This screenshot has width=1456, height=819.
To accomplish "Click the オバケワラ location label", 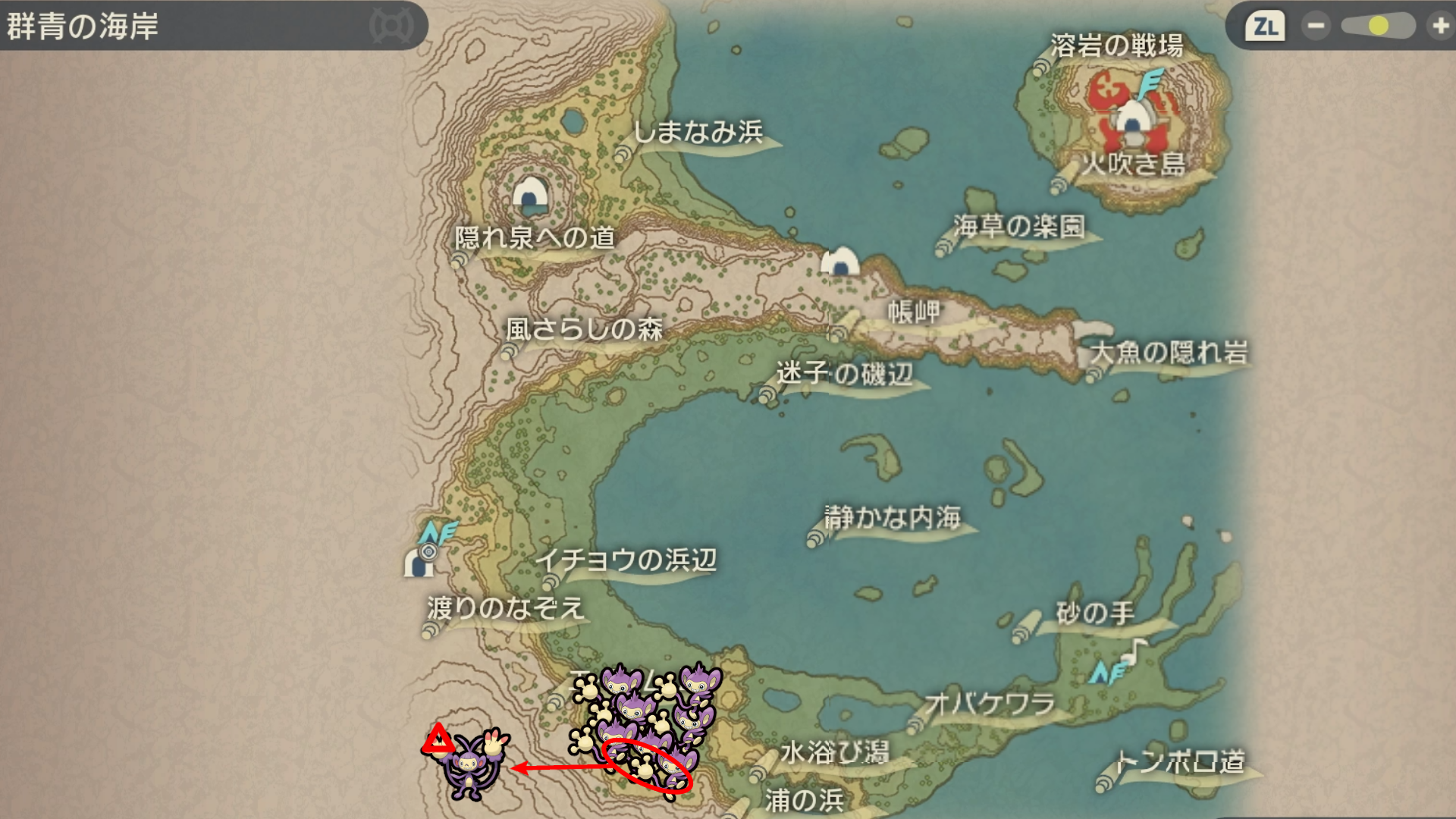I will coord(990,704).
